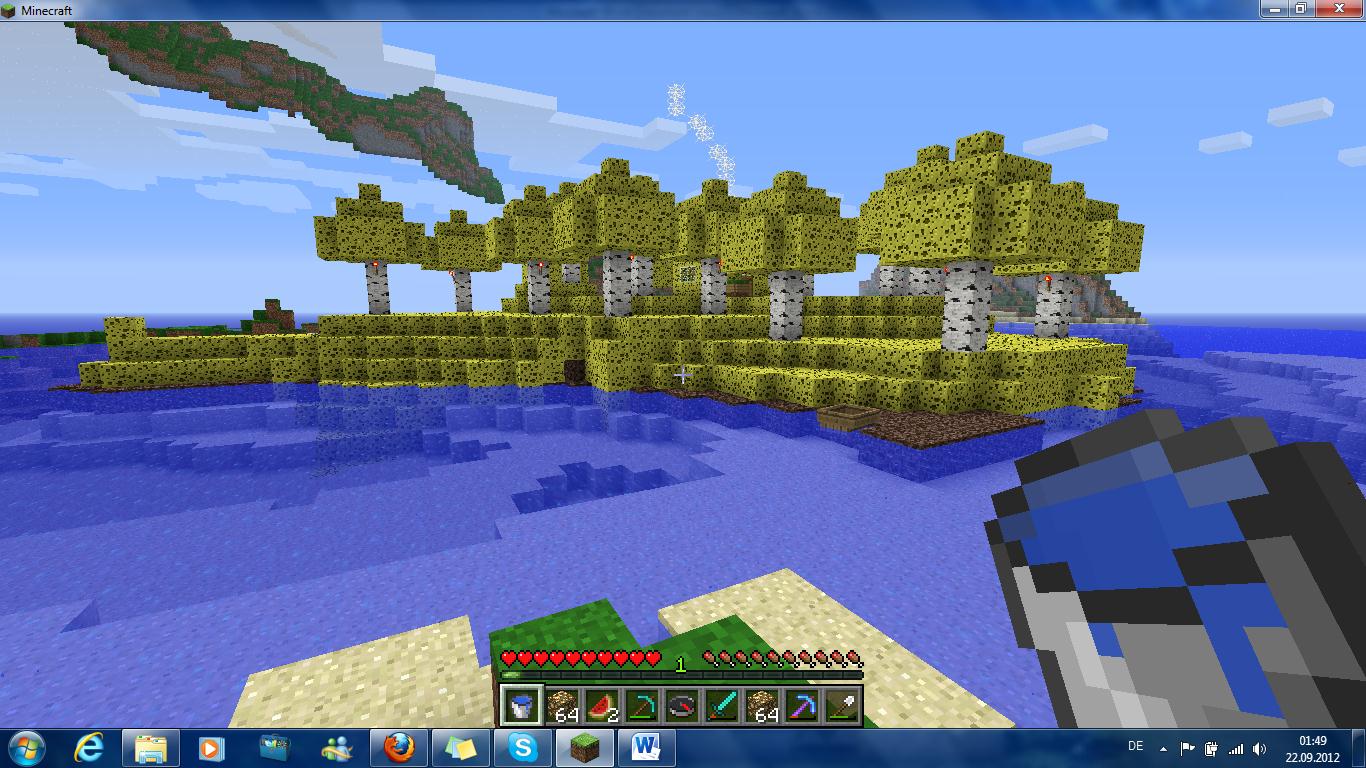This screenshot has height=768, width=1366.
Task: Choose the compass in the hotbar
Action: 681,706
